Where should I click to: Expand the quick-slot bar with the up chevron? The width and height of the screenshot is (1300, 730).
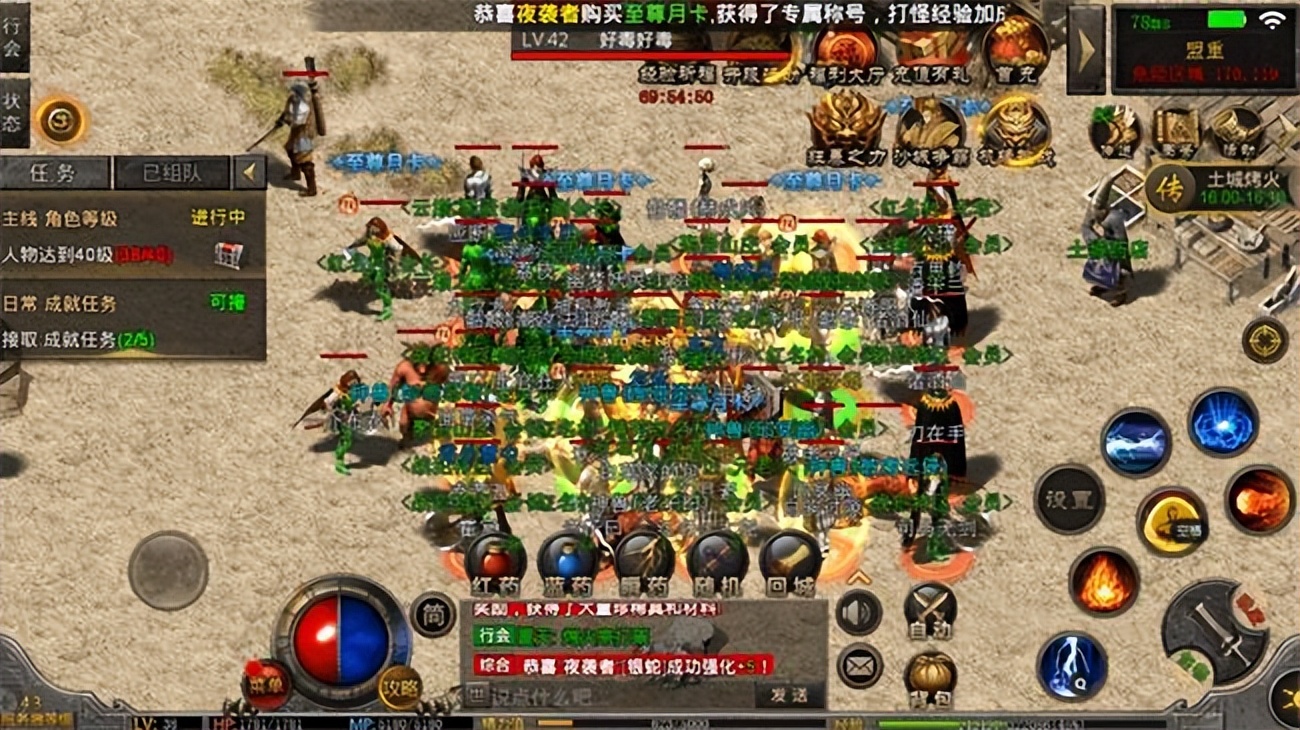858,577
